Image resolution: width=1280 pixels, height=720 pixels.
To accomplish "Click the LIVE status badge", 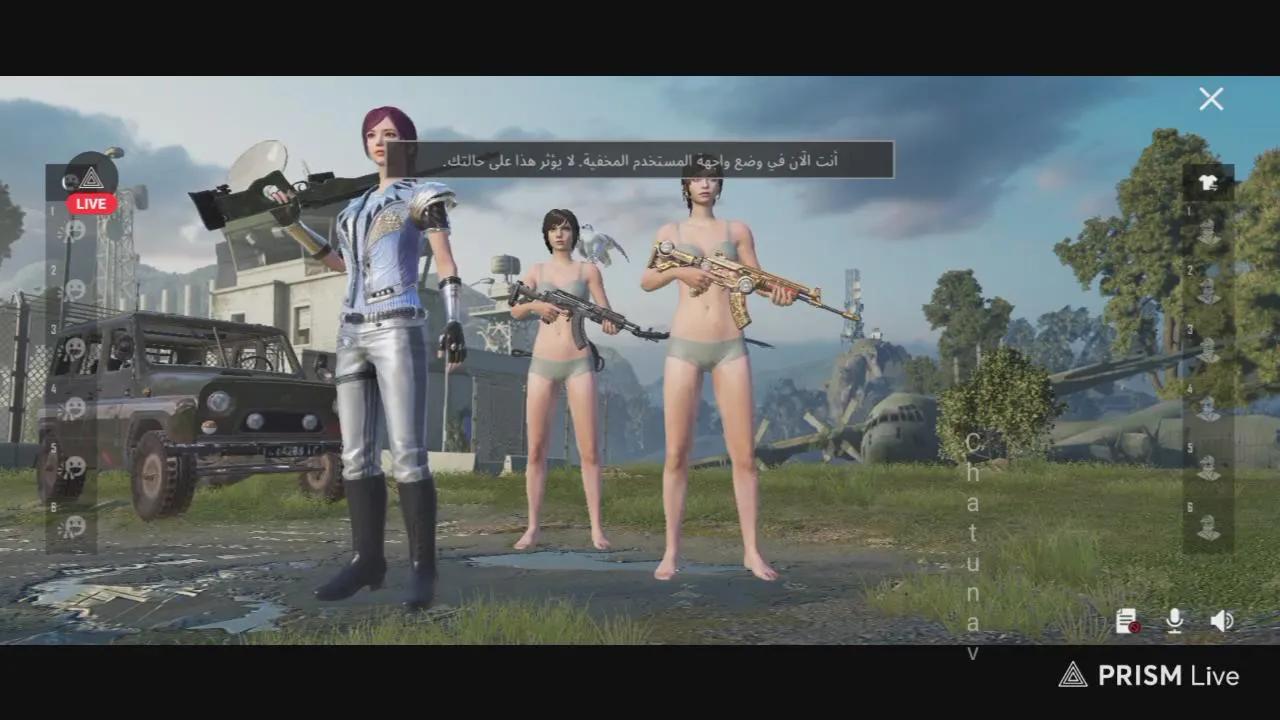I will click(91, 203).
